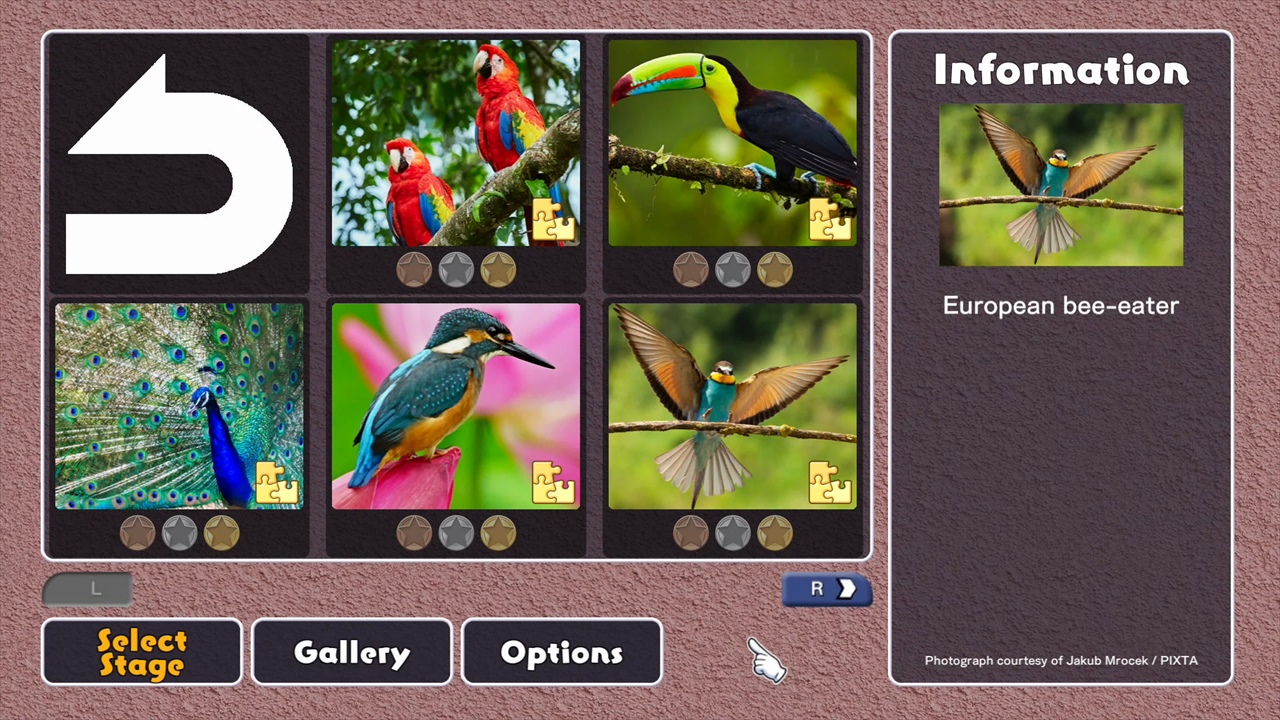Click the L previous-page control
Image resolution: width=1280 pixels, height=720 pixels.
tap(90, 589)
